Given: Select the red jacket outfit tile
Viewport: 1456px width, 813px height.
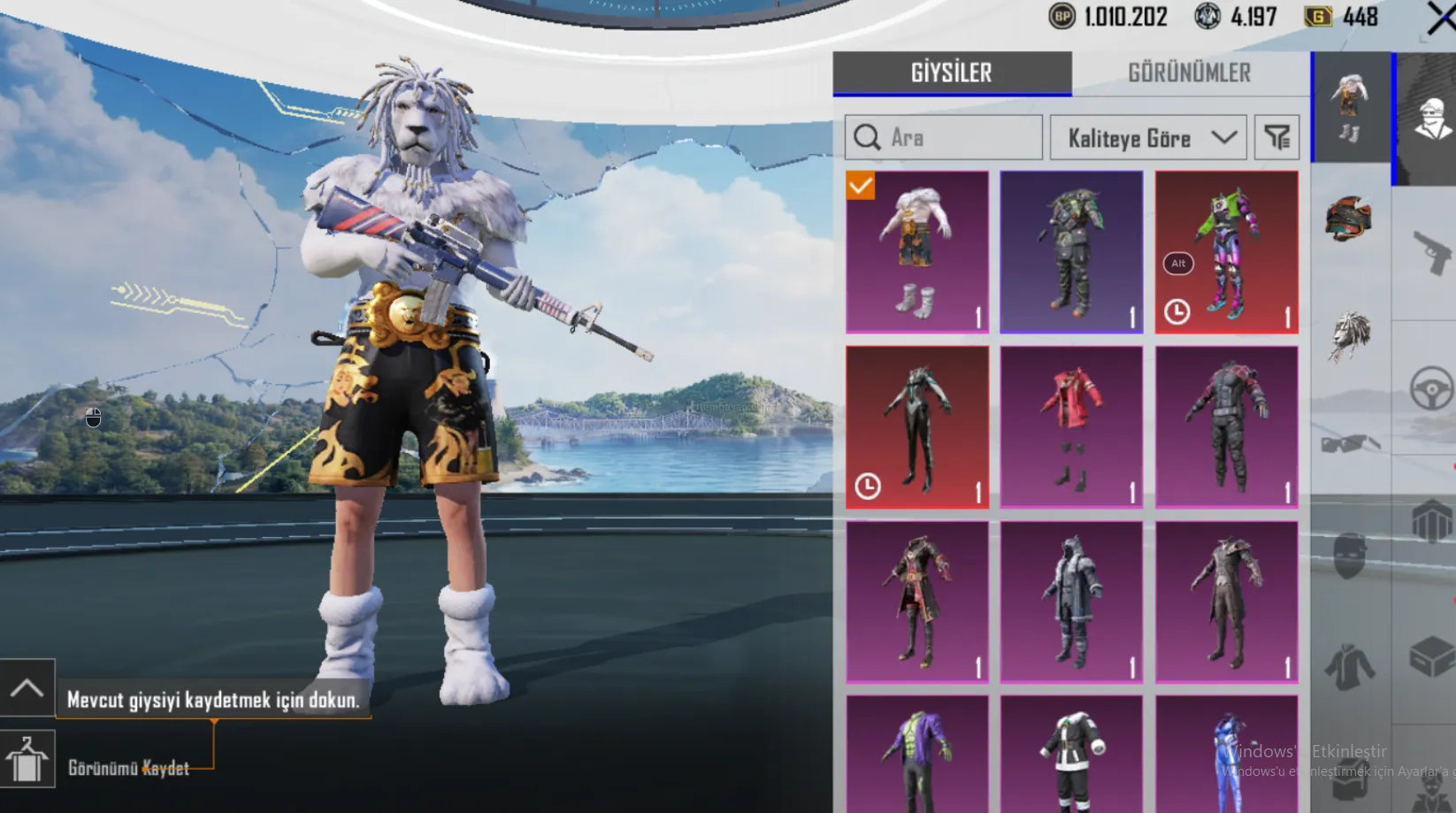Looking at the screenshot, I should coord(1071,427).
